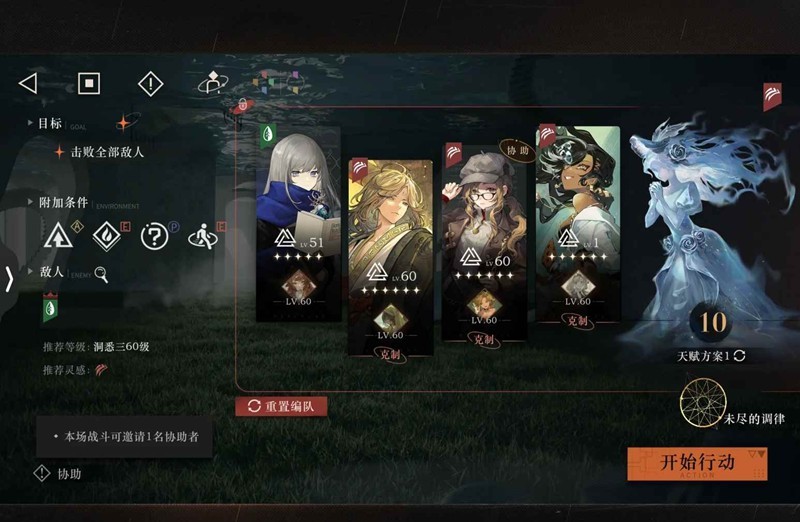This screenshot has width=800, height=522.
Task: Click the square home icon
Action: [89, 84]
